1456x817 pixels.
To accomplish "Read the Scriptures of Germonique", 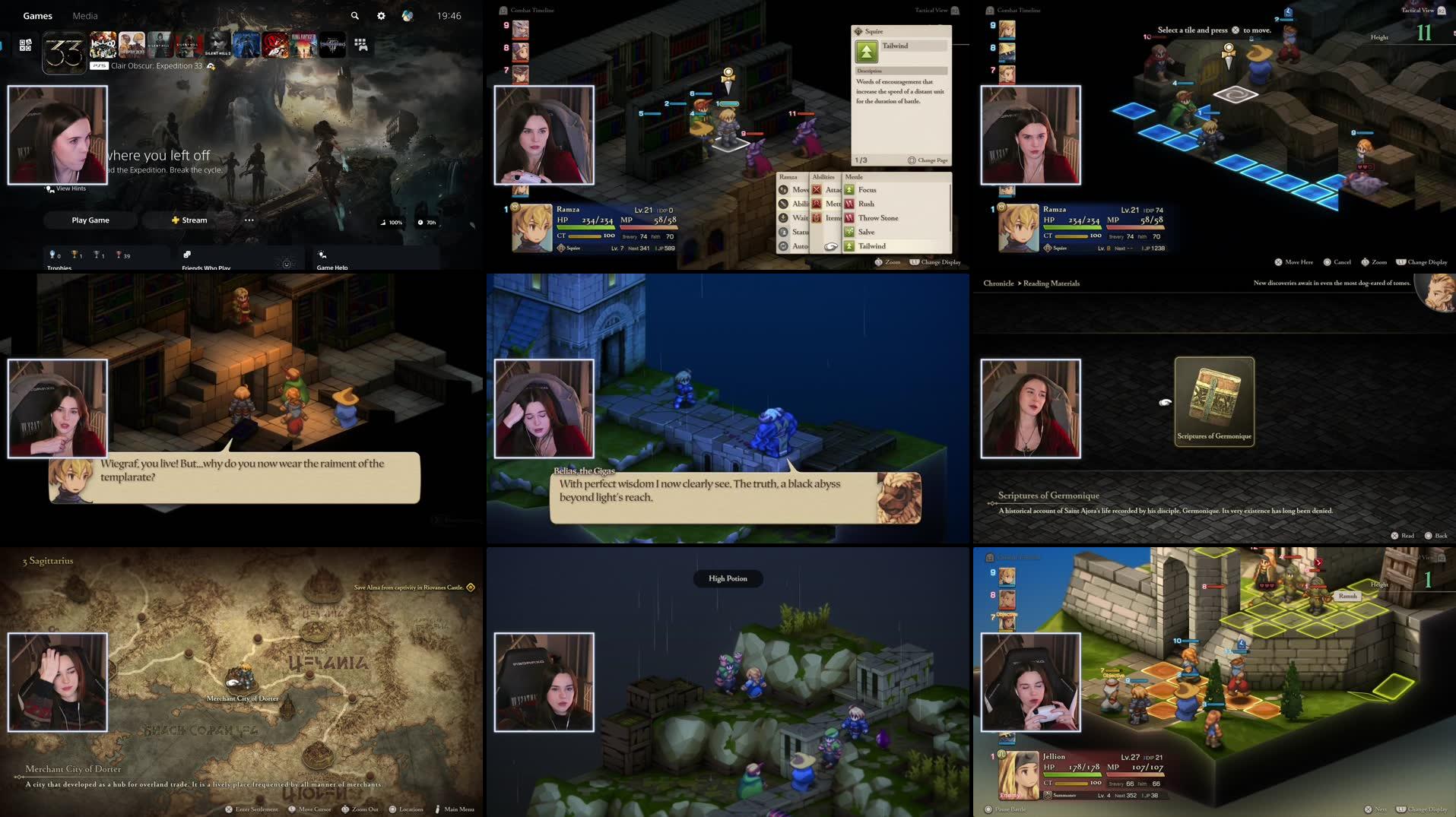I will point(1402,535).
